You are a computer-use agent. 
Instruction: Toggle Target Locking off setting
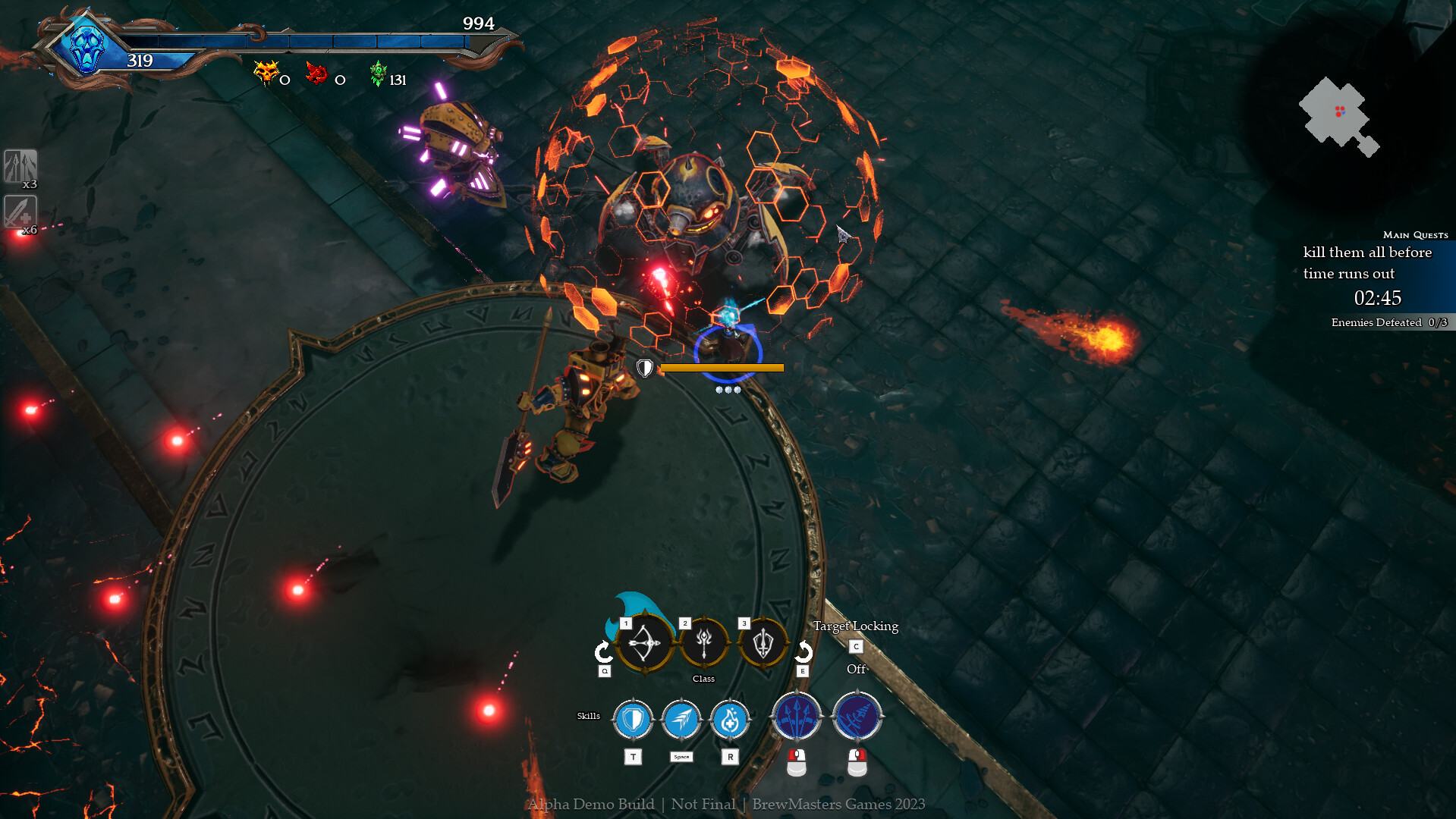(x=856, y=647)
